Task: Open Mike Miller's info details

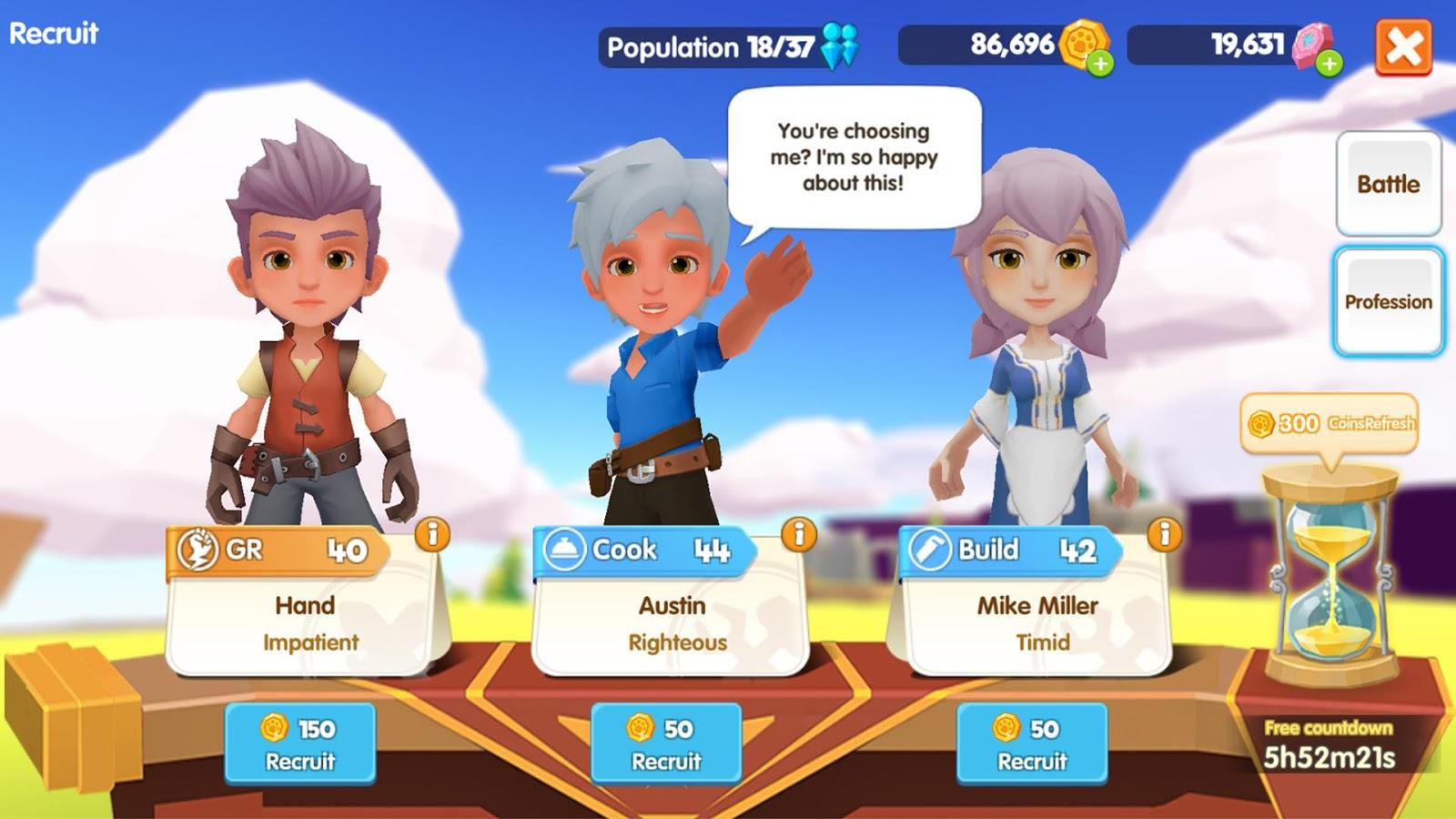Action: tap(1165, 534)
